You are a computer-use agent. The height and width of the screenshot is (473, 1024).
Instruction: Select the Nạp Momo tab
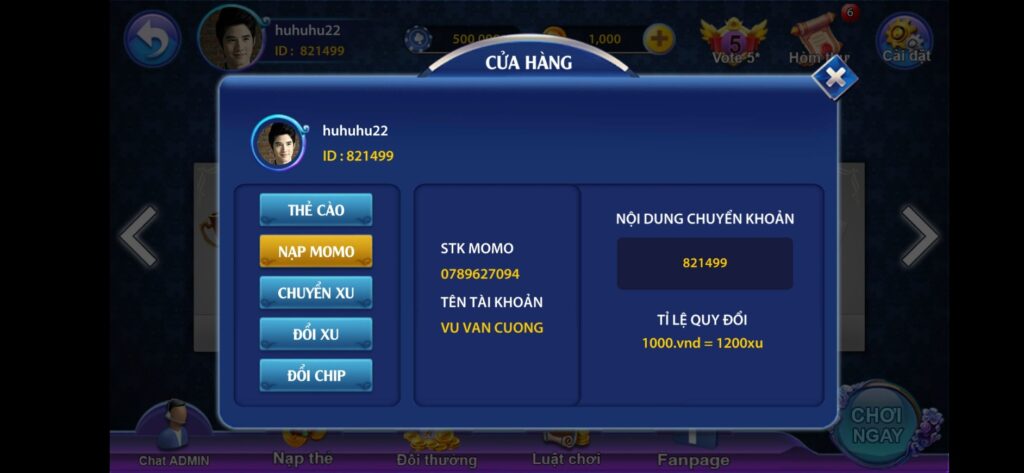(x=316, y=251)
